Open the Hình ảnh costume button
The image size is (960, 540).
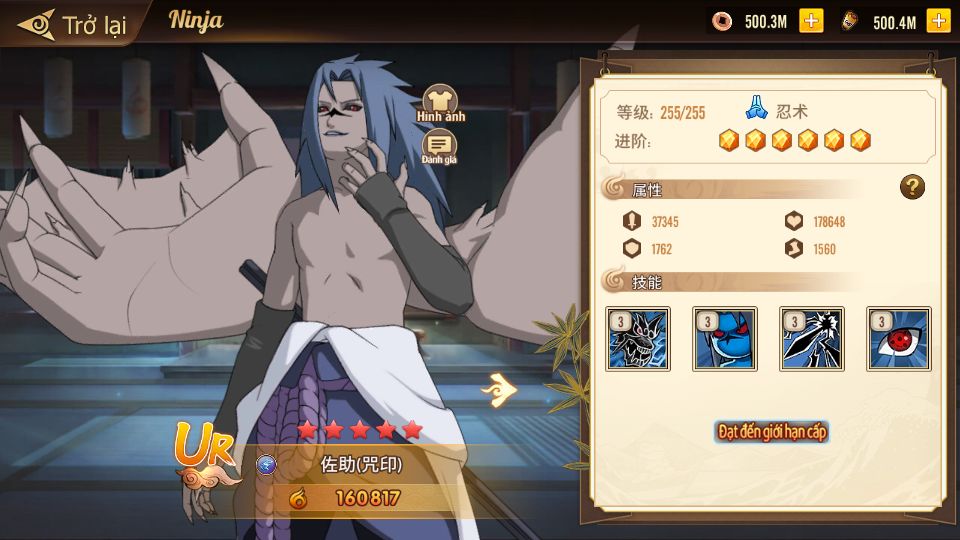coord(440,103)
